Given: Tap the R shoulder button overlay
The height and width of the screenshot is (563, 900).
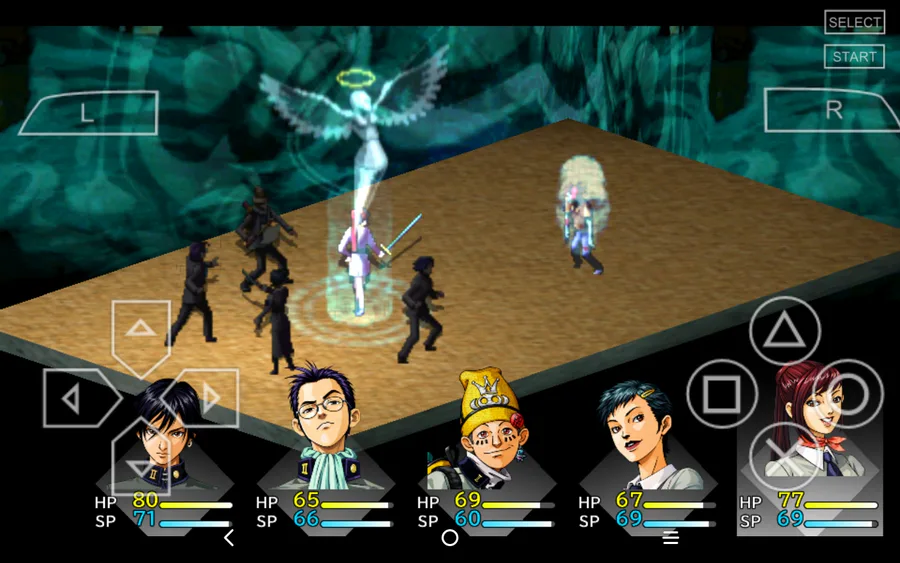Looking at the screenshot, I should (832, 110).
